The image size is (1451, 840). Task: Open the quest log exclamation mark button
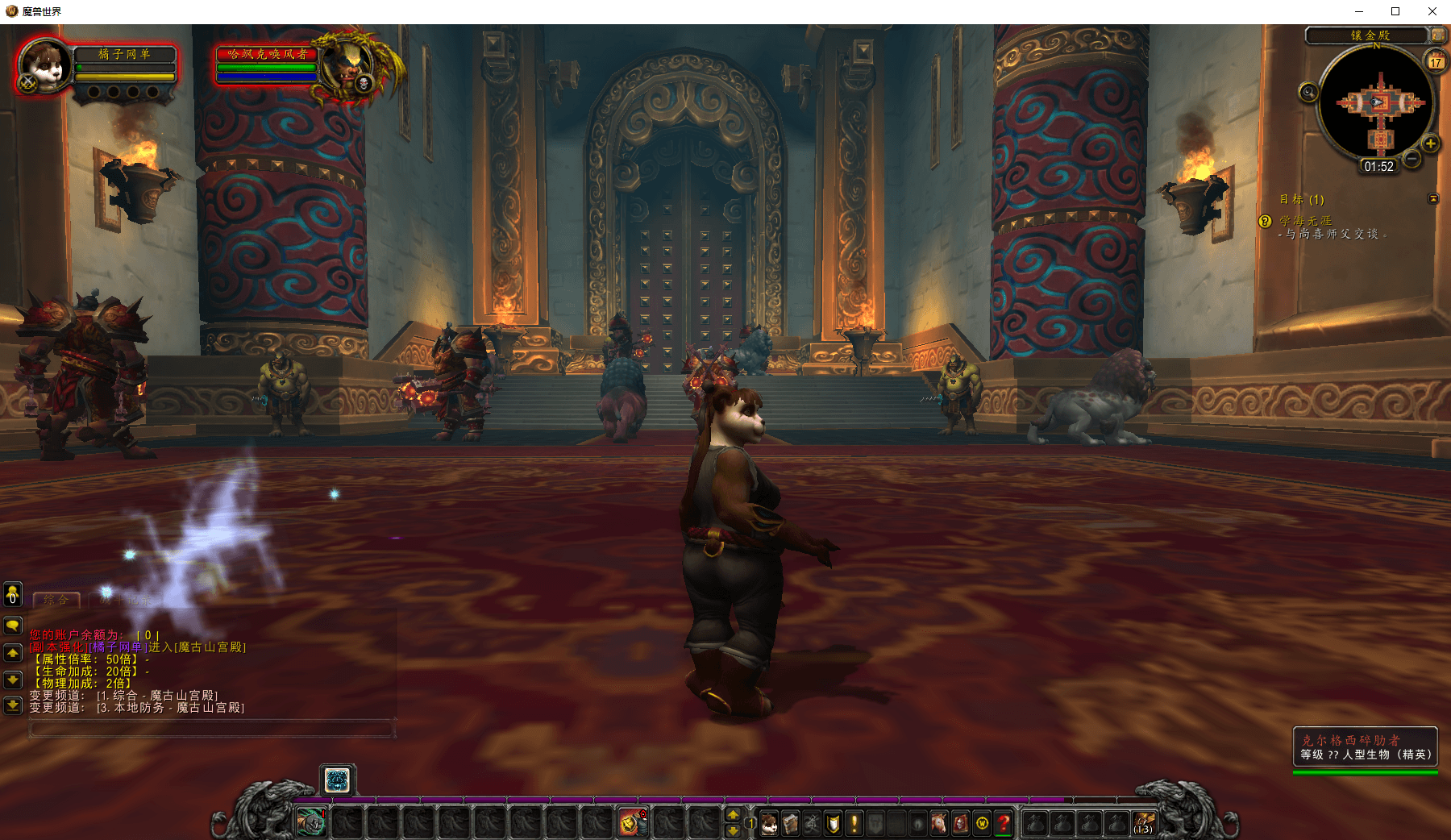tap(854, 823)
